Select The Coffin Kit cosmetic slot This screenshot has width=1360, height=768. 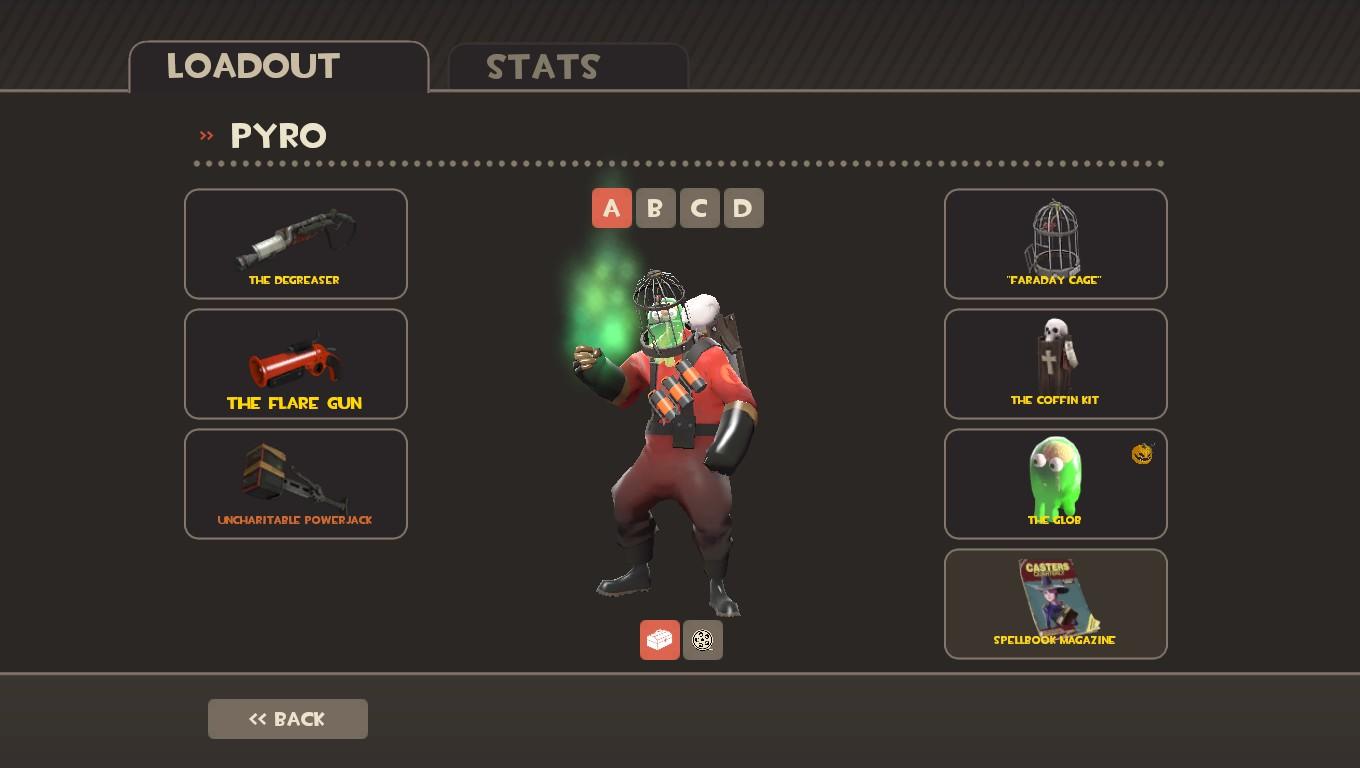1056,364
